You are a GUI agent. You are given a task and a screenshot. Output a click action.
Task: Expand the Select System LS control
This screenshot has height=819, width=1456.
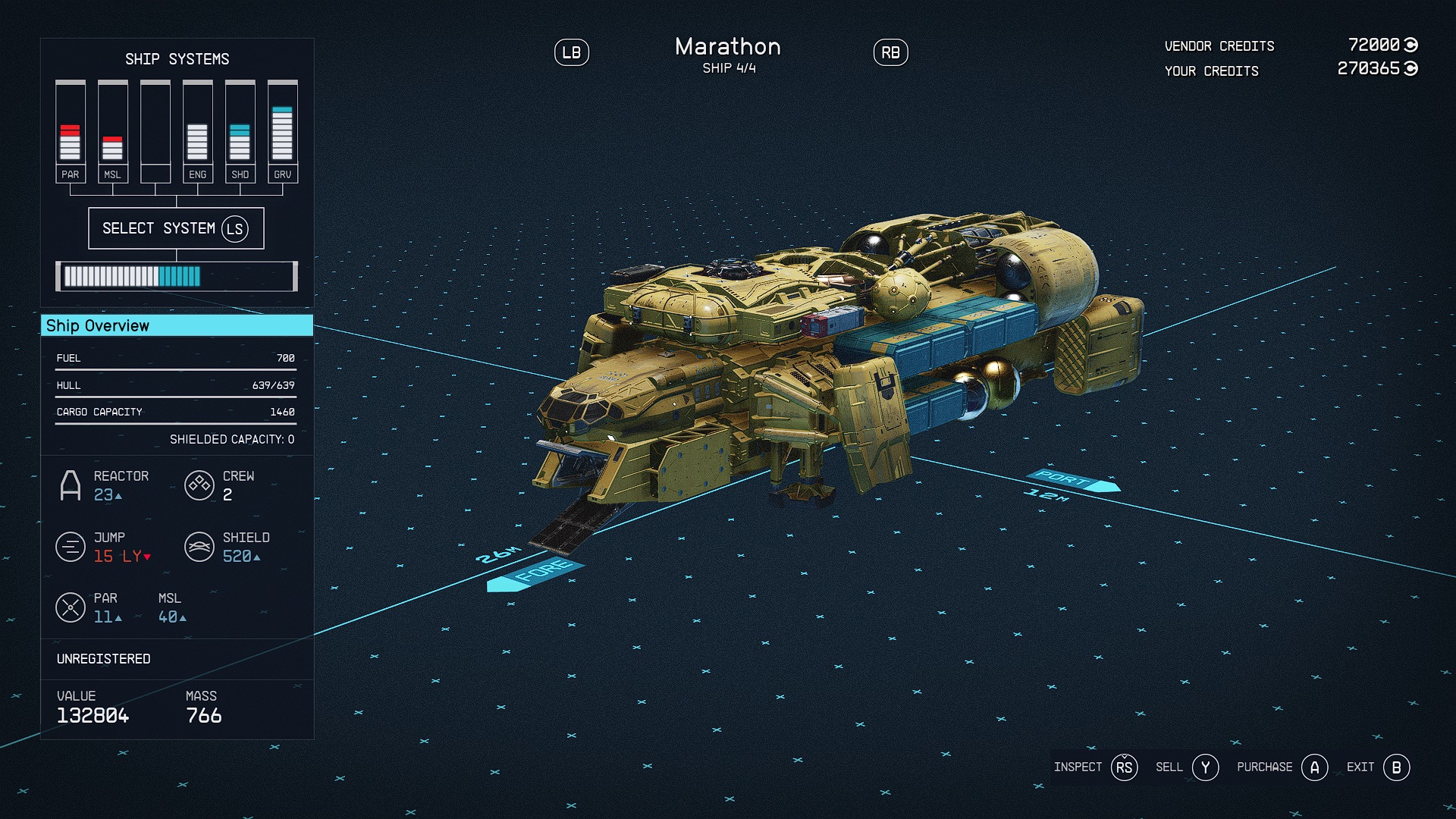pos(177,227)
